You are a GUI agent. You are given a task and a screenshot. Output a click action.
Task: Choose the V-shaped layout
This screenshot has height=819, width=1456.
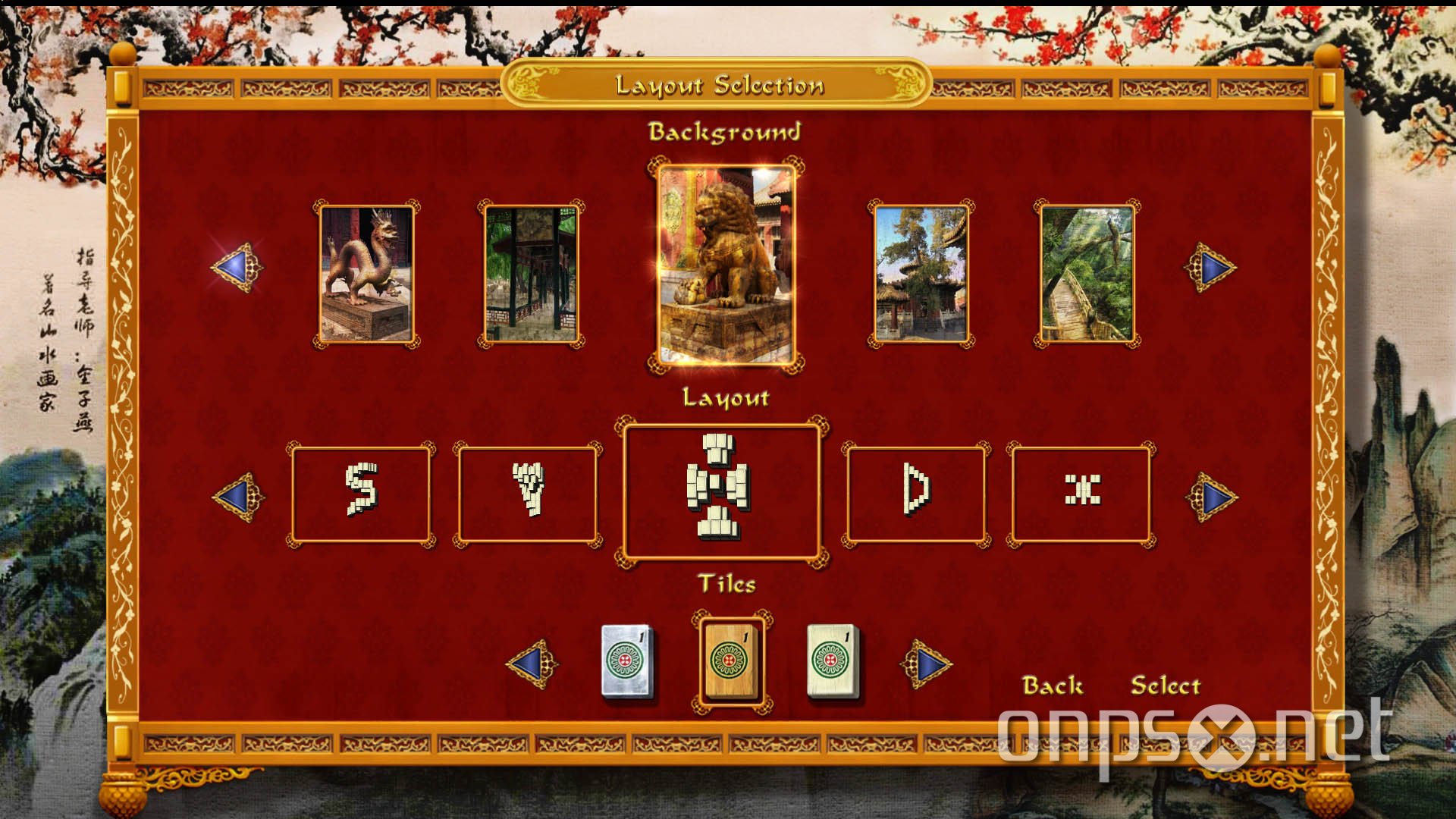[x=527, y=494]
